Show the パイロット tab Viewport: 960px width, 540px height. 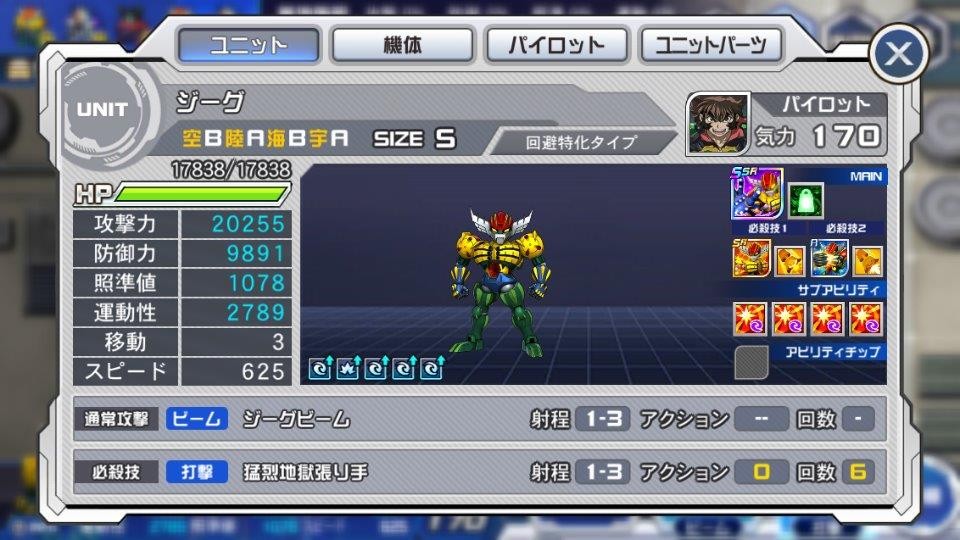[x=556, y=45]
